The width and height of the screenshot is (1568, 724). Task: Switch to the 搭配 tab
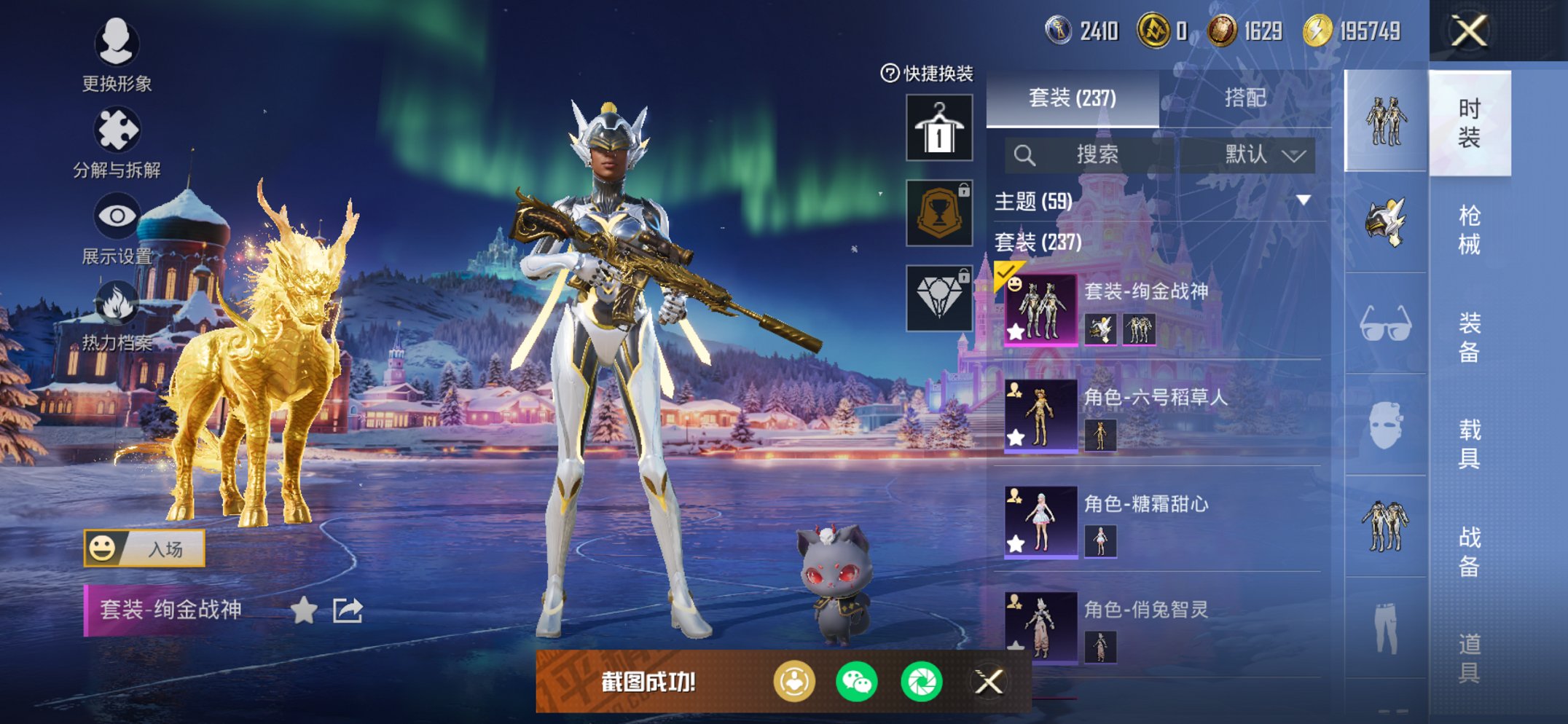(x=1244, y=98)
